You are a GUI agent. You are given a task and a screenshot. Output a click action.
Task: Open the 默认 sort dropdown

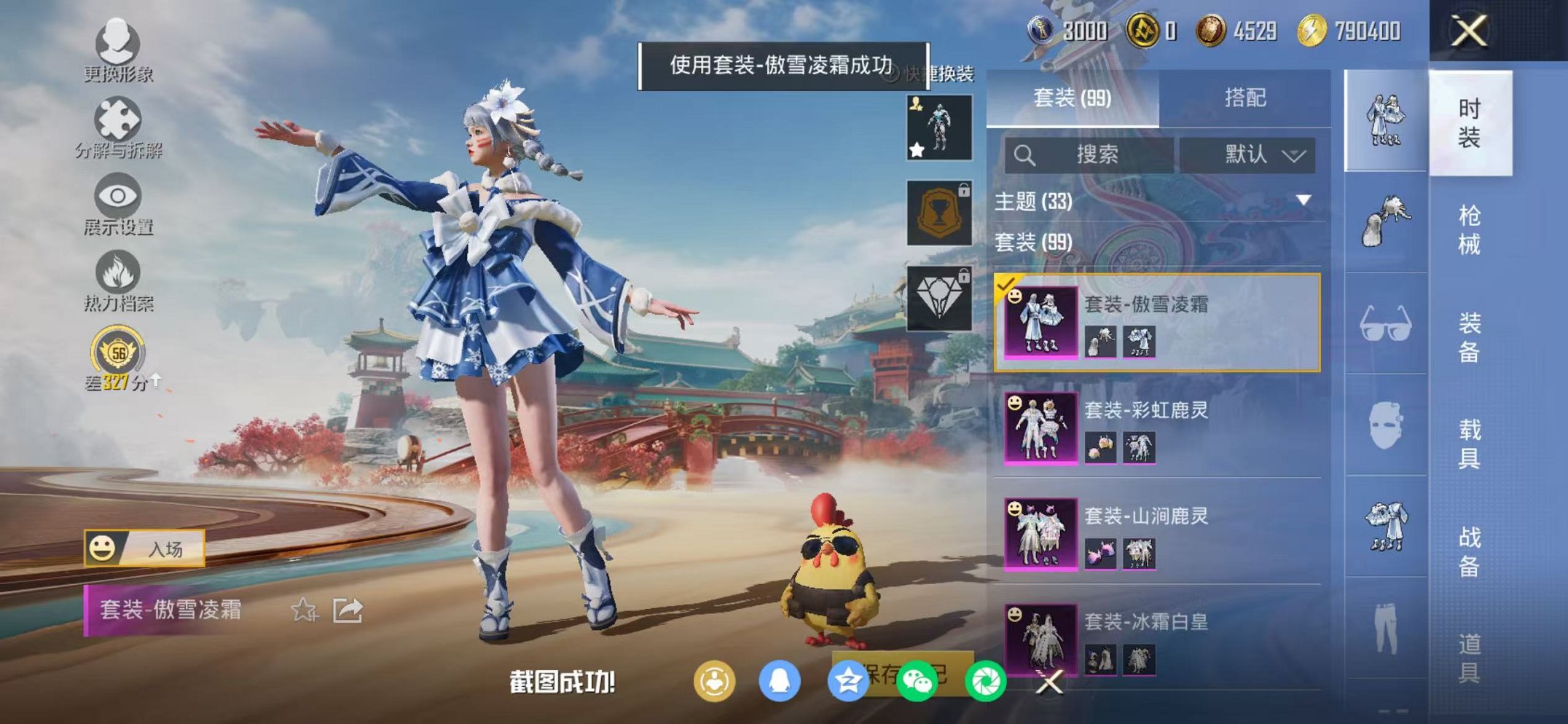[x=1250, y=154]
